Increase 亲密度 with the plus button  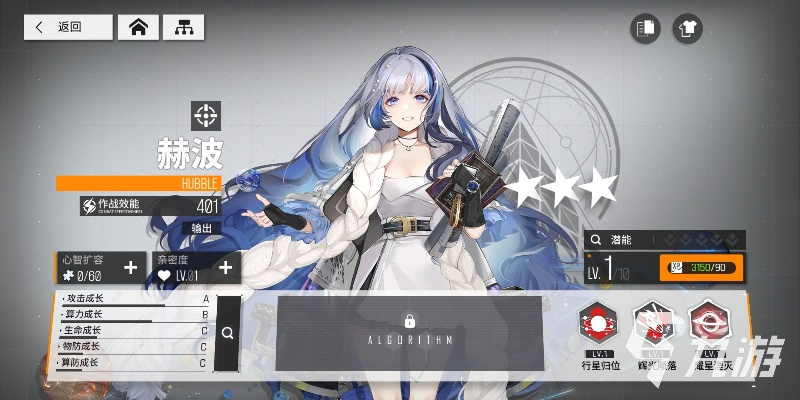[225, 267]
